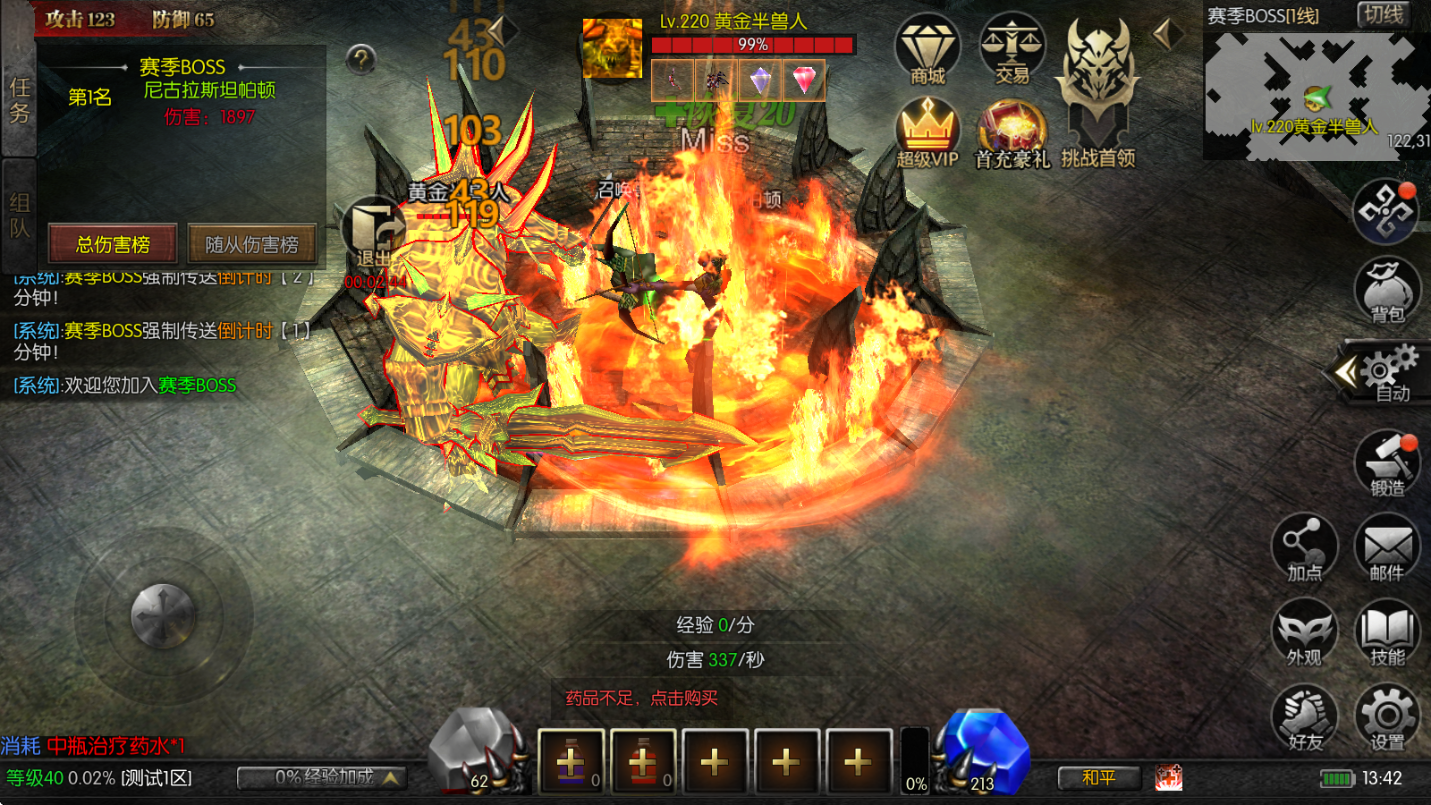Check the 邮件 mailbox

1387,547
